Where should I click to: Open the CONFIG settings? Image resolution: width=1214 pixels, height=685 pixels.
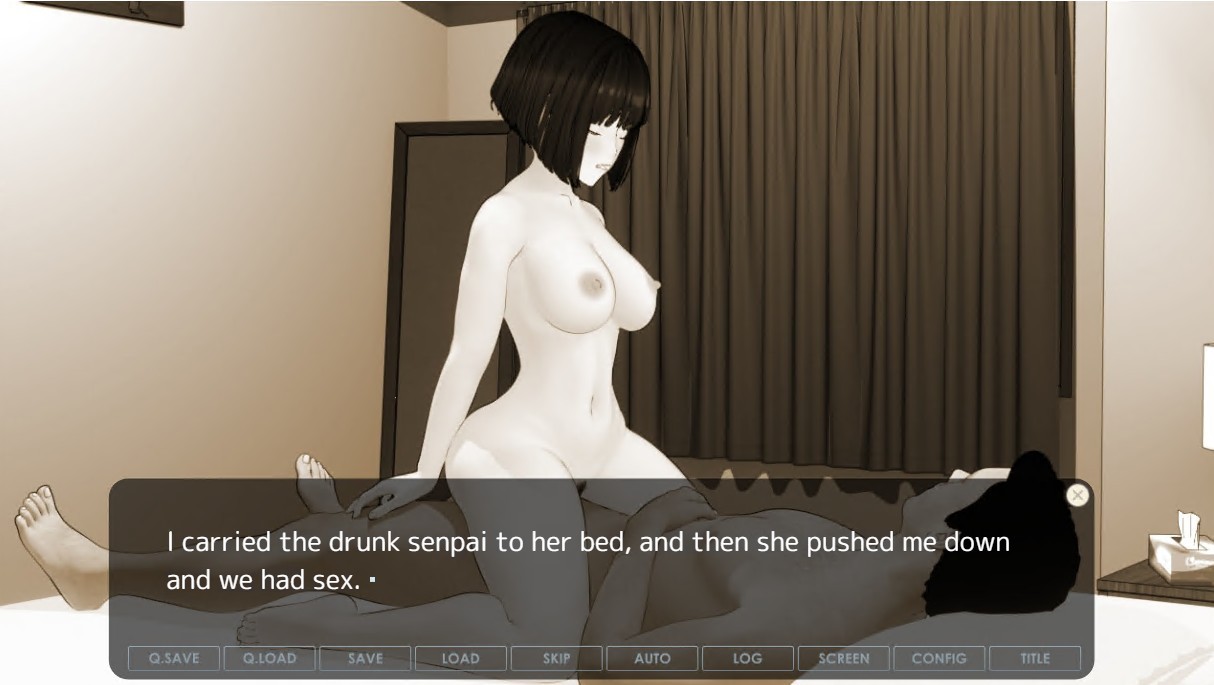coord(939,658)
